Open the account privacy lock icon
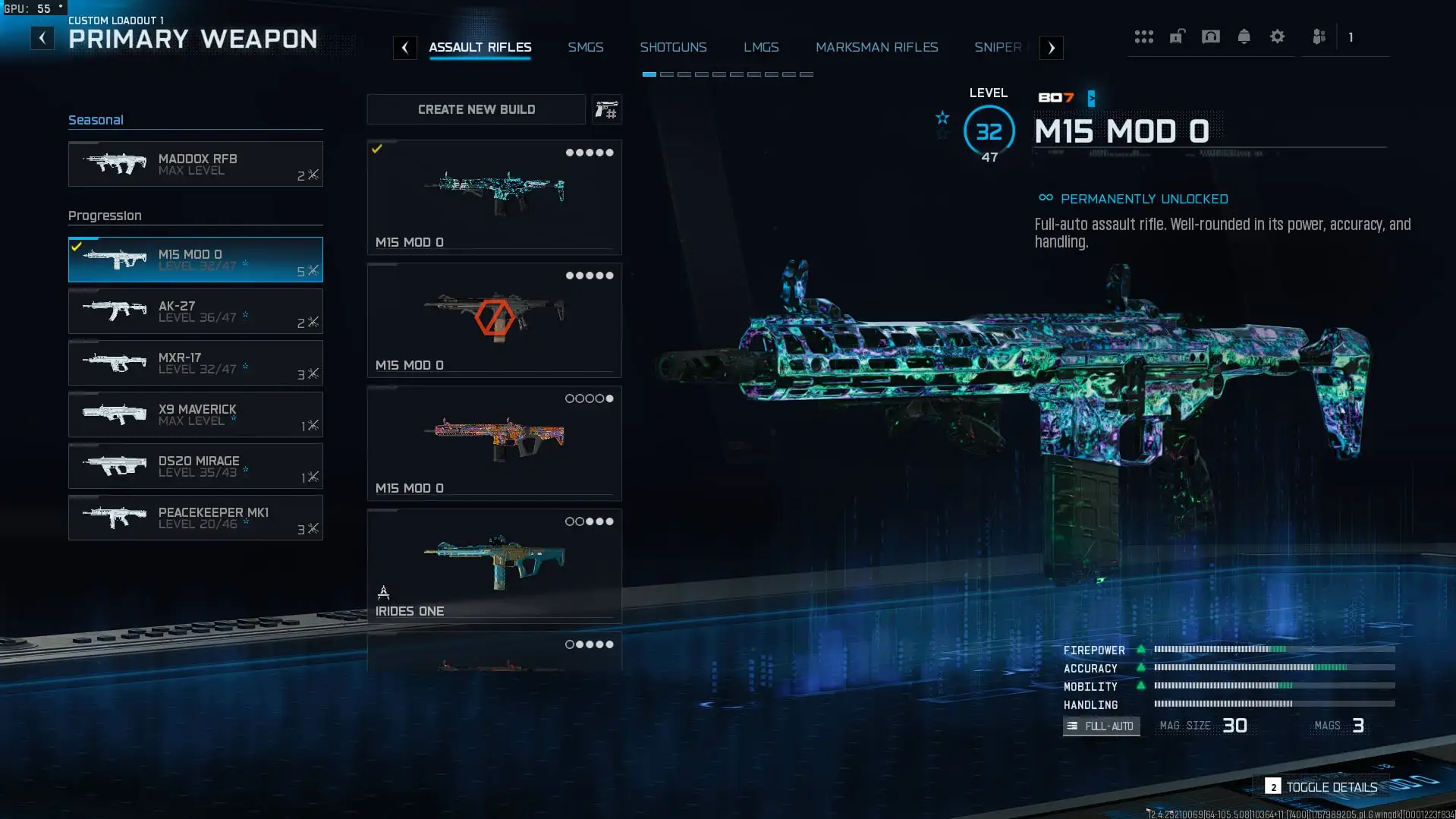Viewport: 1456px width, 819px height. click(x=1177, y=36)
